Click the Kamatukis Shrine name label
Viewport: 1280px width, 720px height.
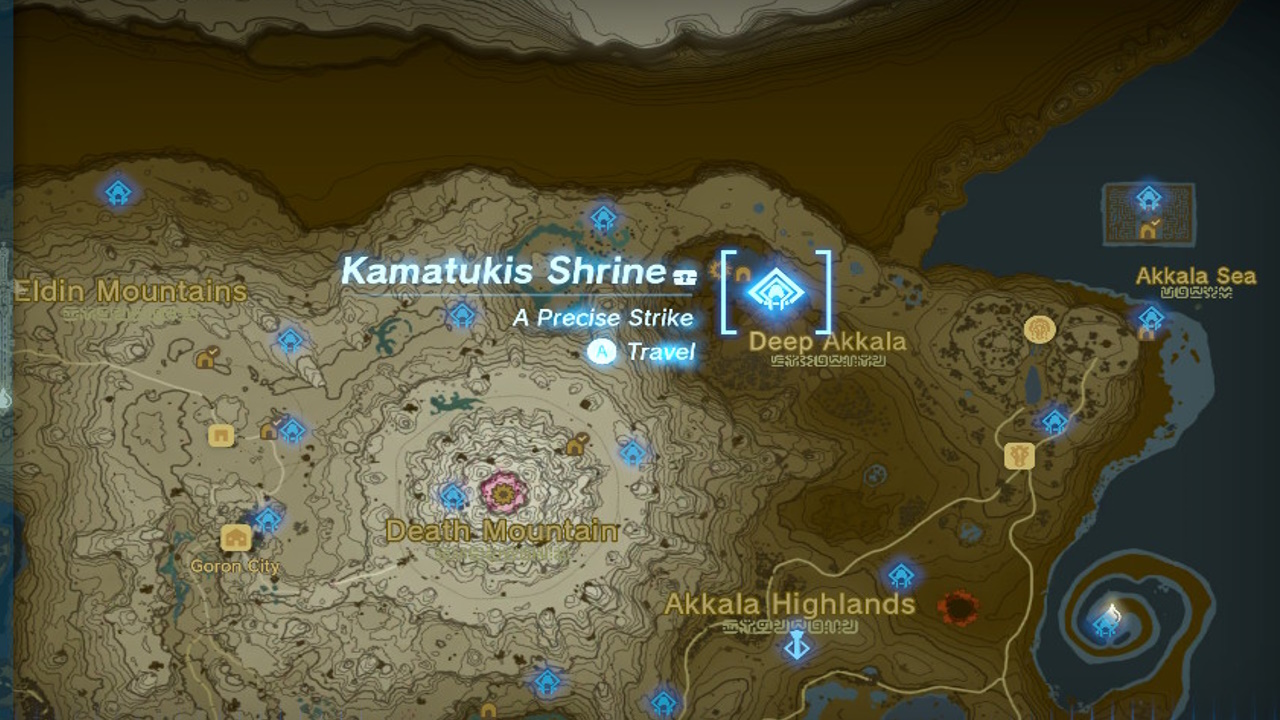(503, 272)
